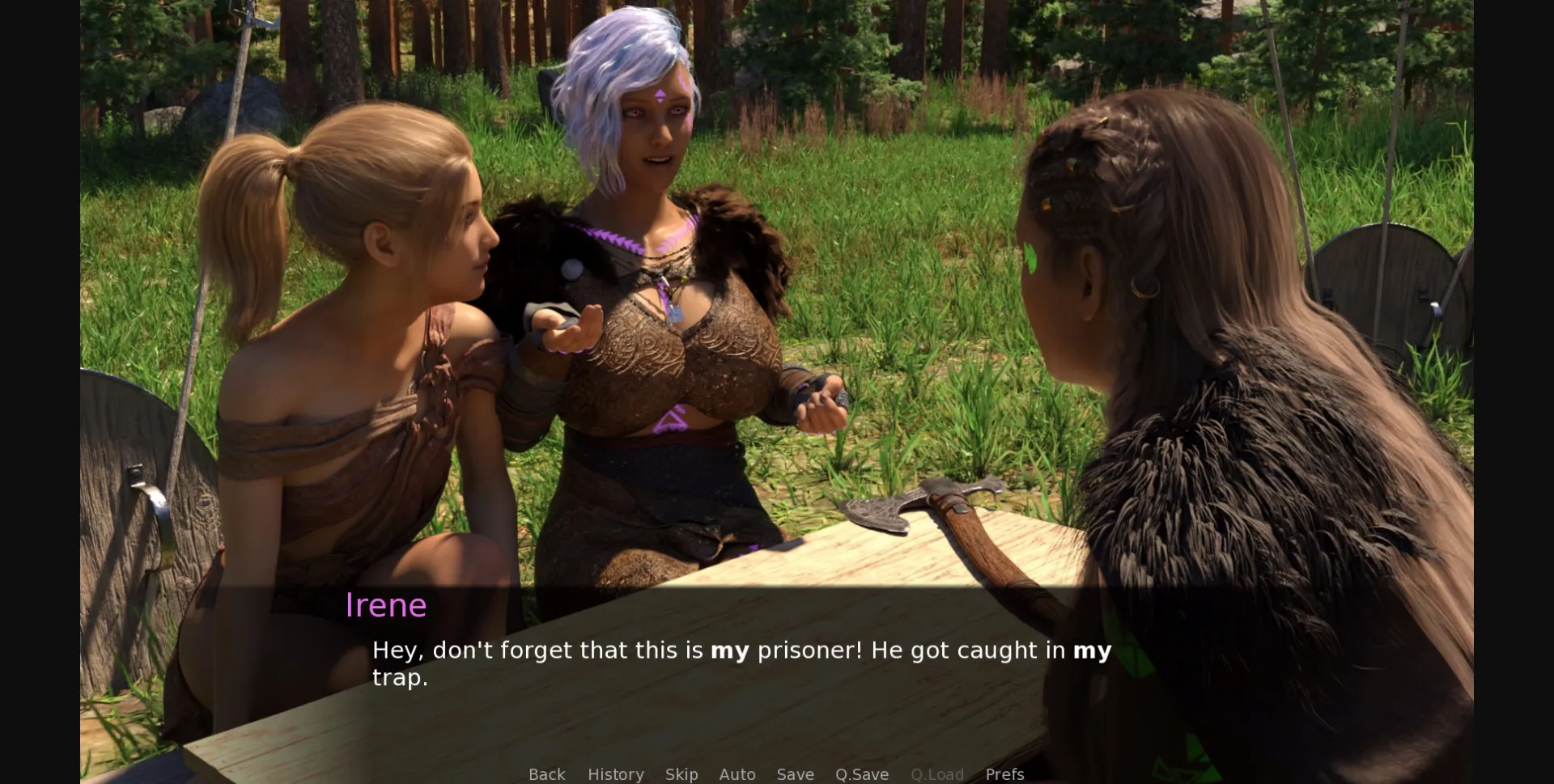Click the Q.Save quick menu entry
The width and height of the screenshot is (1554, 784).
tap(861, 774)
